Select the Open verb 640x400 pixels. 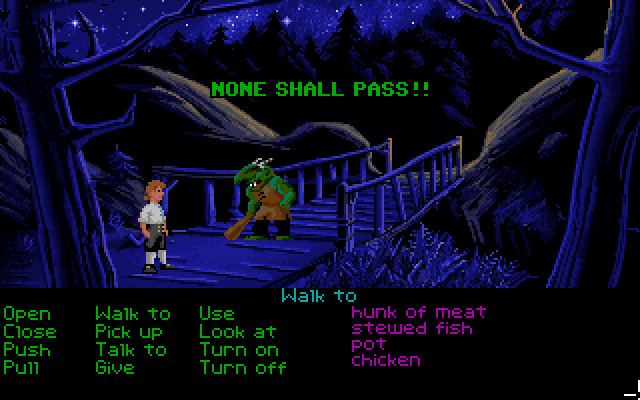point(27,314)
